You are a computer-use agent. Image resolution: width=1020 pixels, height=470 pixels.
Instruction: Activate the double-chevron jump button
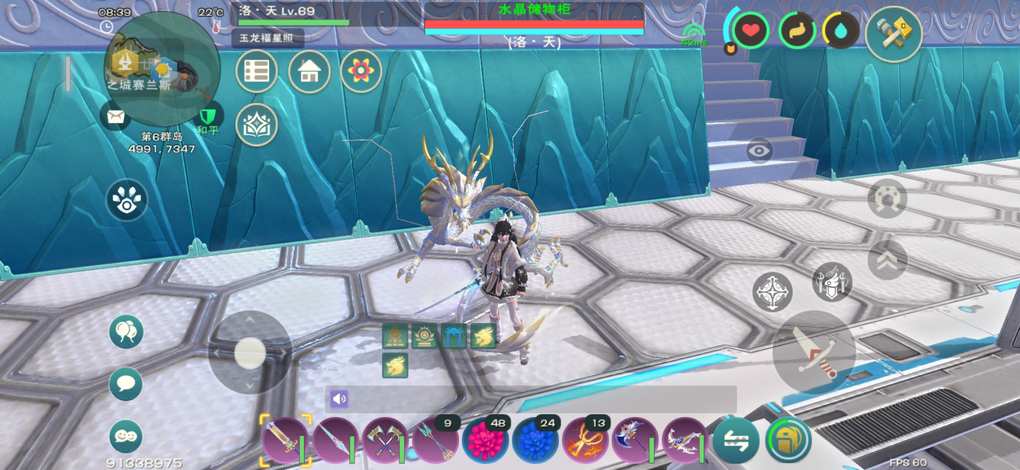(x=887, y=260)
